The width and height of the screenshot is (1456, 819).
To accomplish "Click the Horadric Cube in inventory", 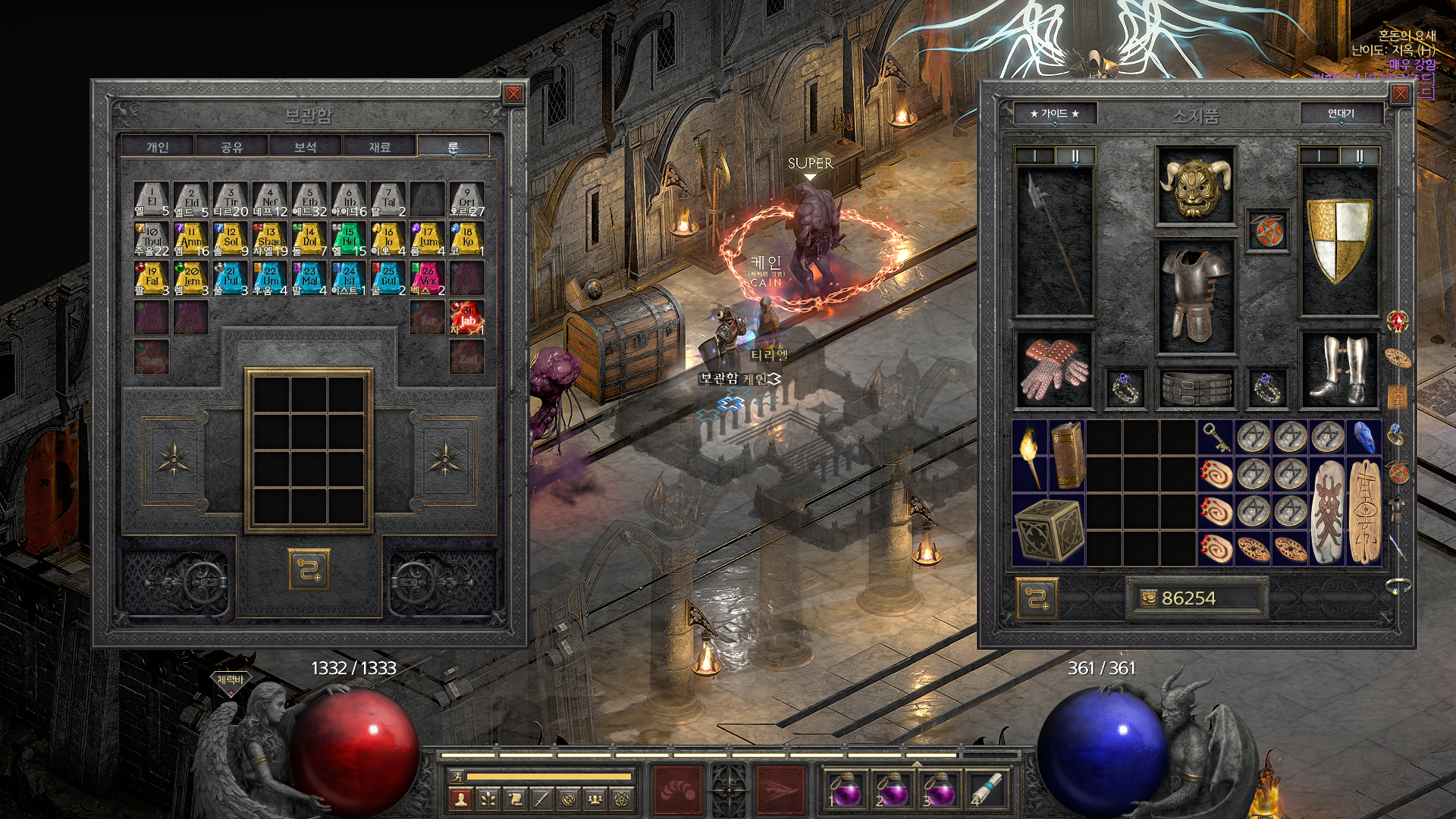I will 1049,529.
